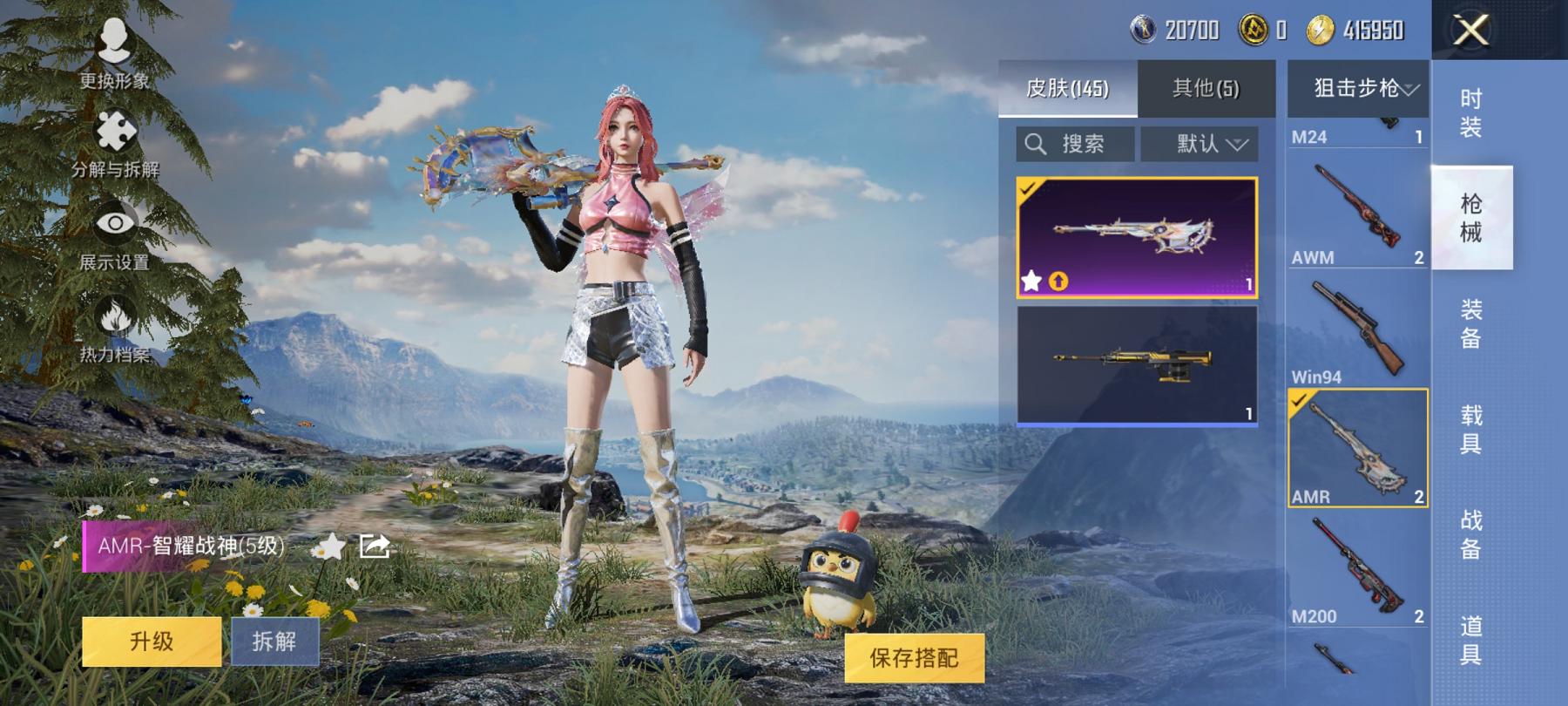Select the 时装 category in the right sidebar
The height and width of the screenshot is (706, 1568).
1470,115
